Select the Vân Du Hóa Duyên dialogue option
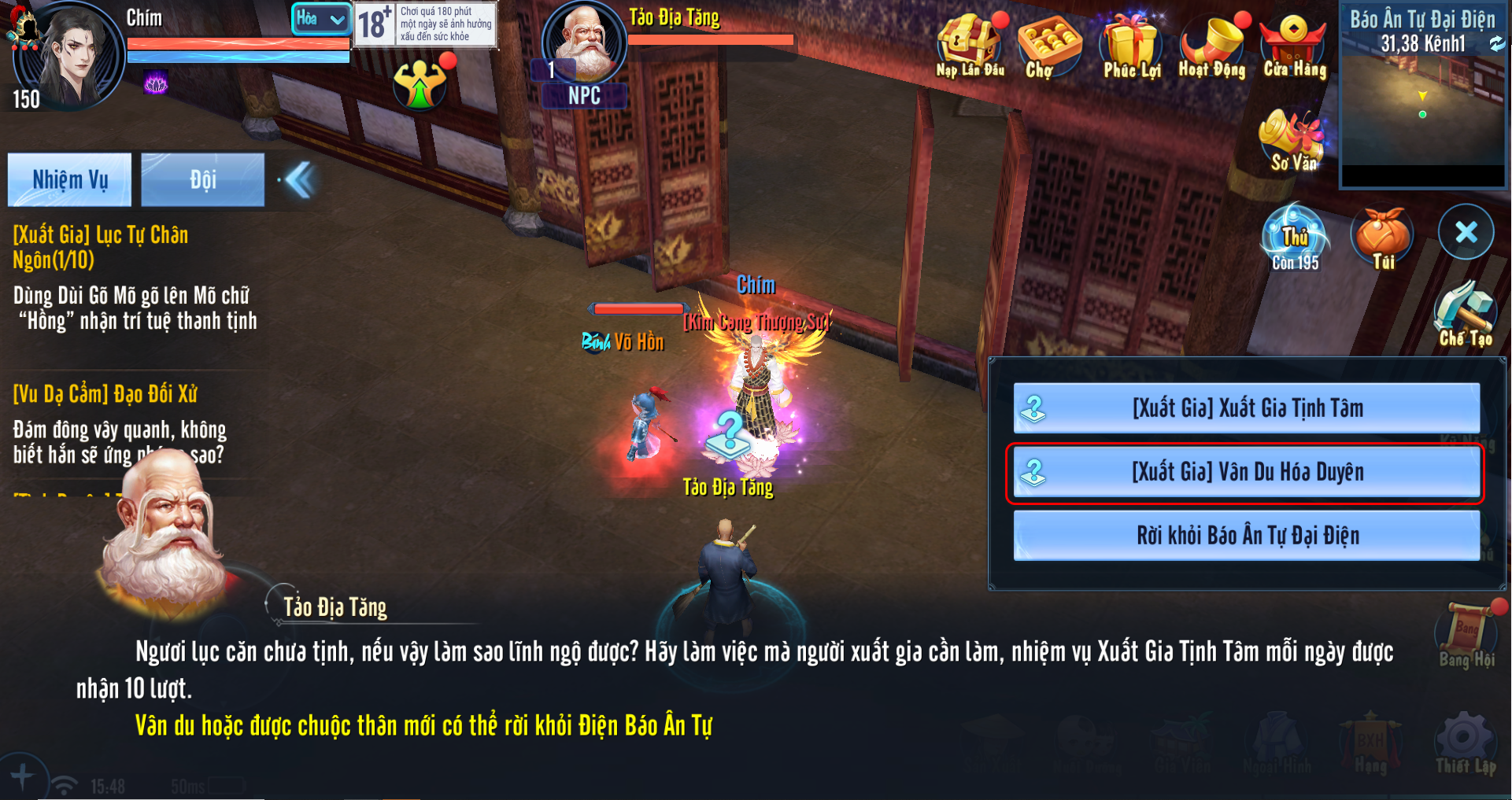1512x800 pixels. click(x=1246, y=472)
